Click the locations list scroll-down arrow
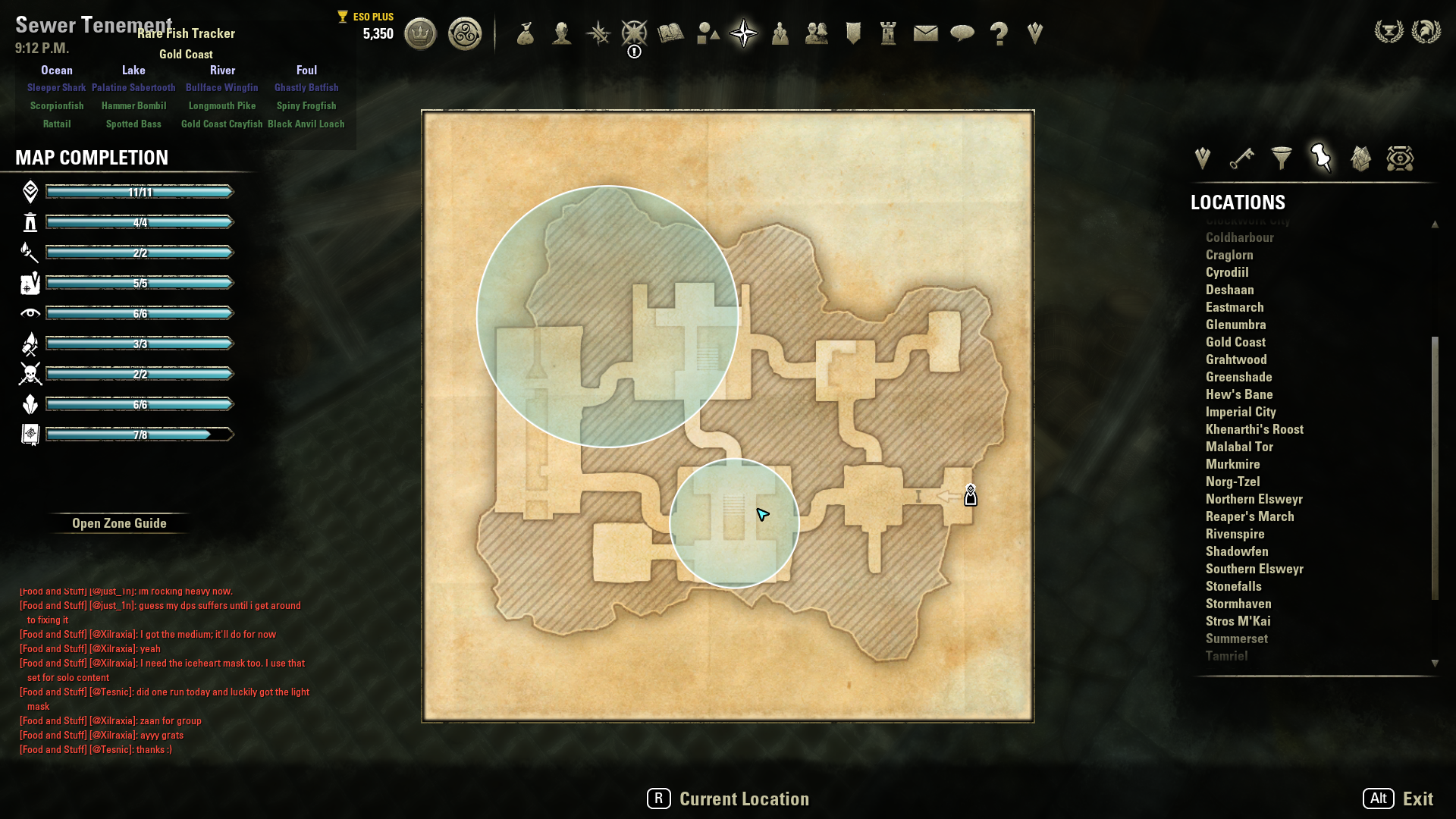Viewport: 1456px width, 819px height. click(x=1435, y=663)
